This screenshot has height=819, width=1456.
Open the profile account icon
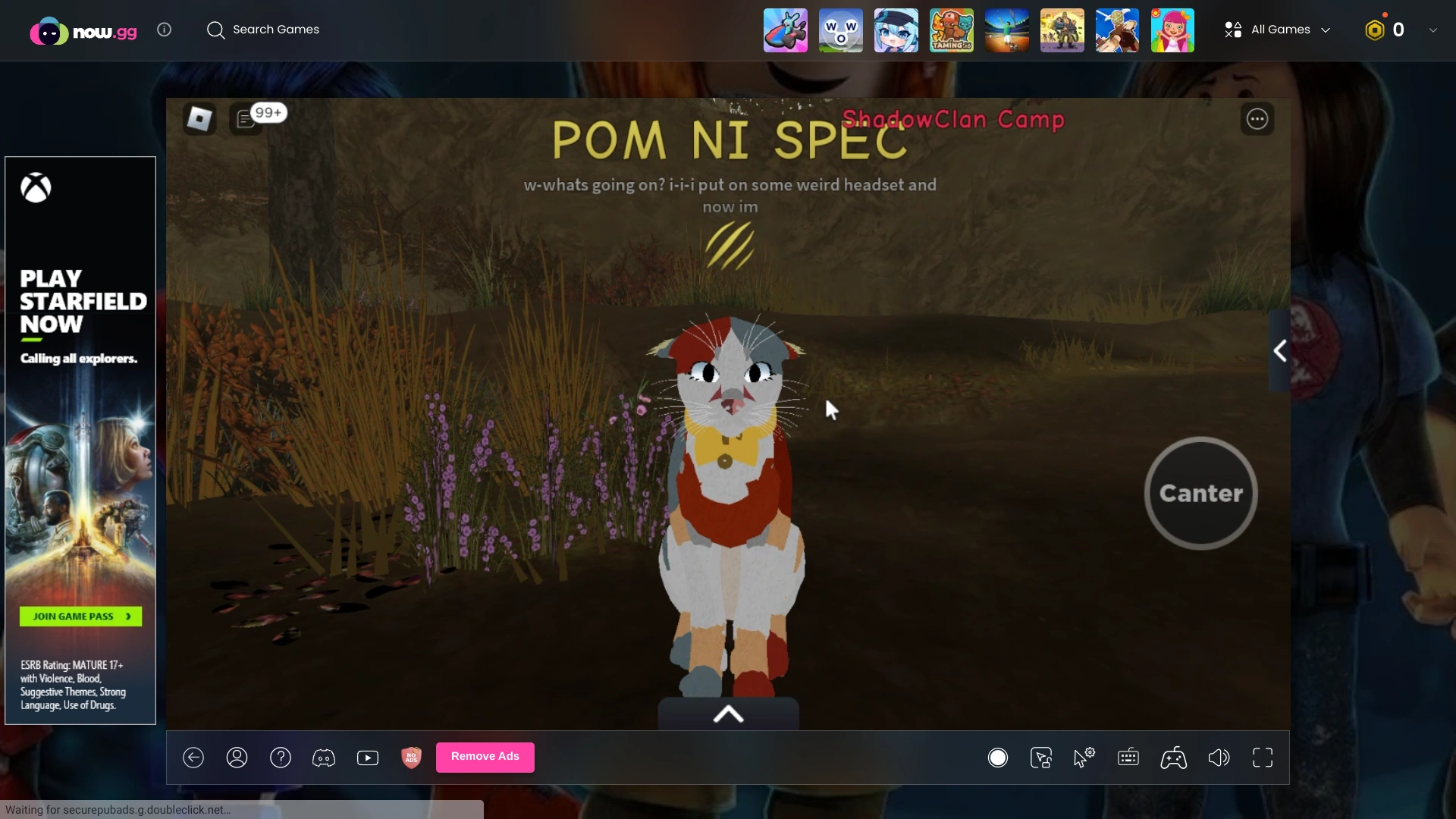(237, 758)
